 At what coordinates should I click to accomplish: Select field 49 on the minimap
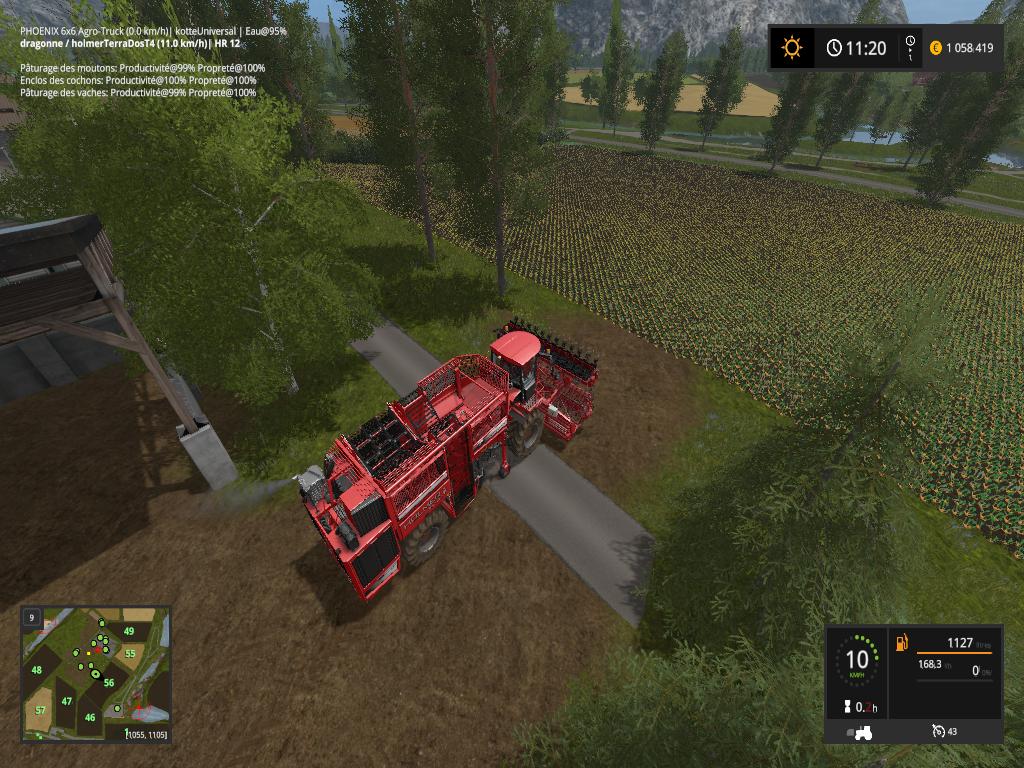click(x=129, y=631)
